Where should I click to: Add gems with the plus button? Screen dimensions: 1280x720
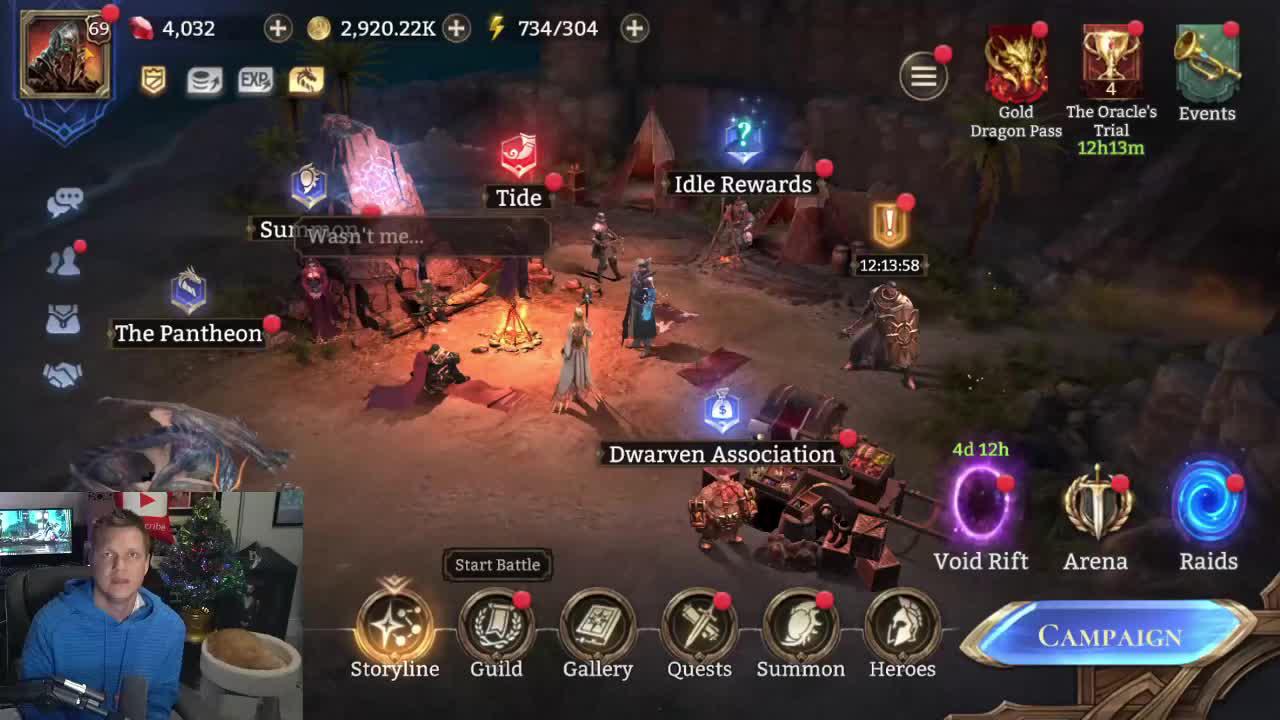point(277,29)
